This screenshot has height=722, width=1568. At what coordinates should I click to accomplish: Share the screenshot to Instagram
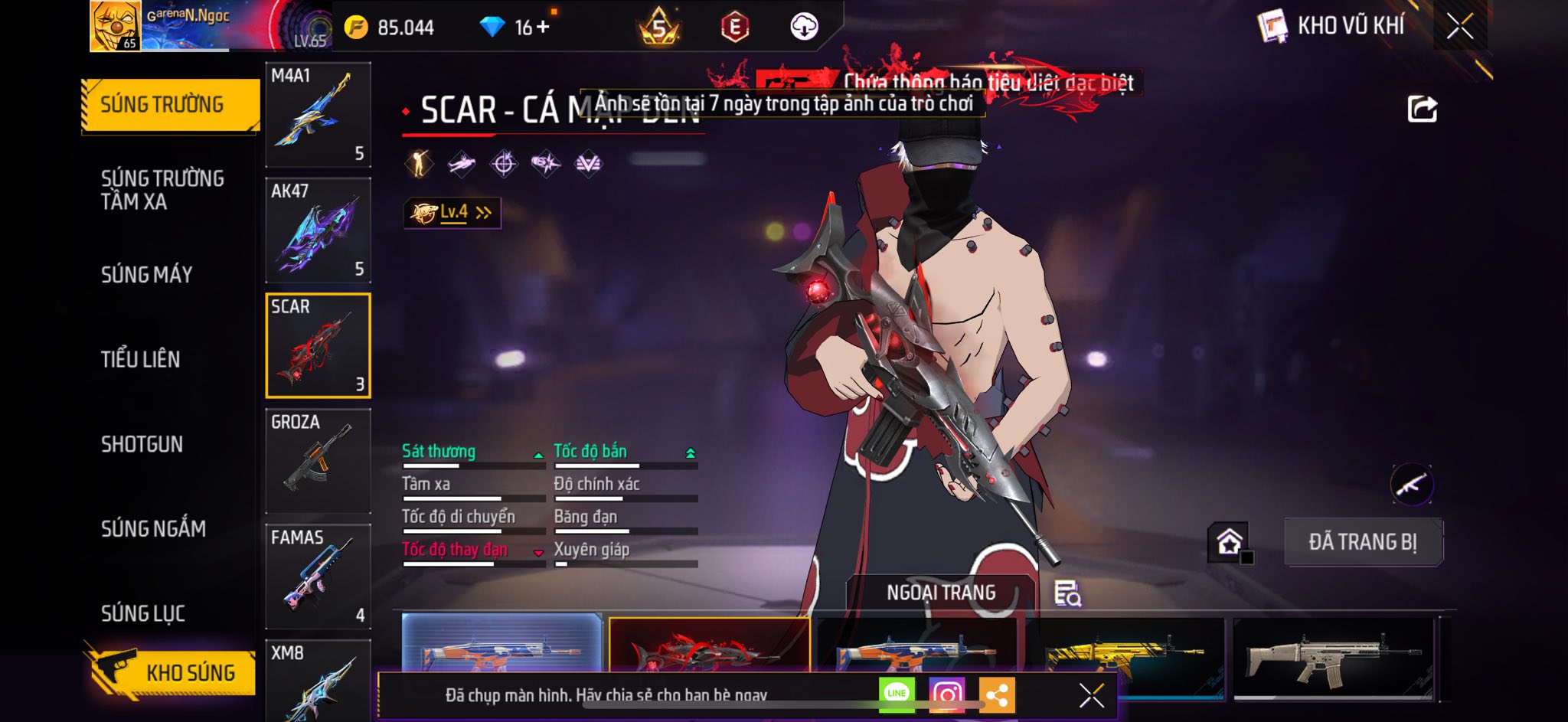click(x=946, y=694)
